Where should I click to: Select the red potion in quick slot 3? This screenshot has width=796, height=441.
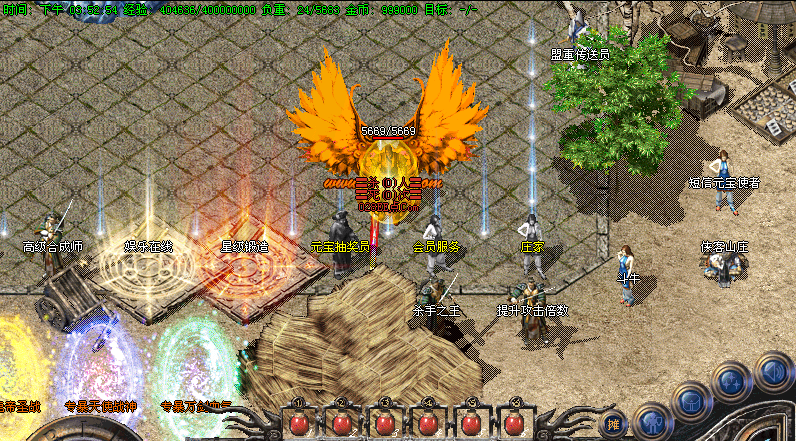[x=385, y=424]
